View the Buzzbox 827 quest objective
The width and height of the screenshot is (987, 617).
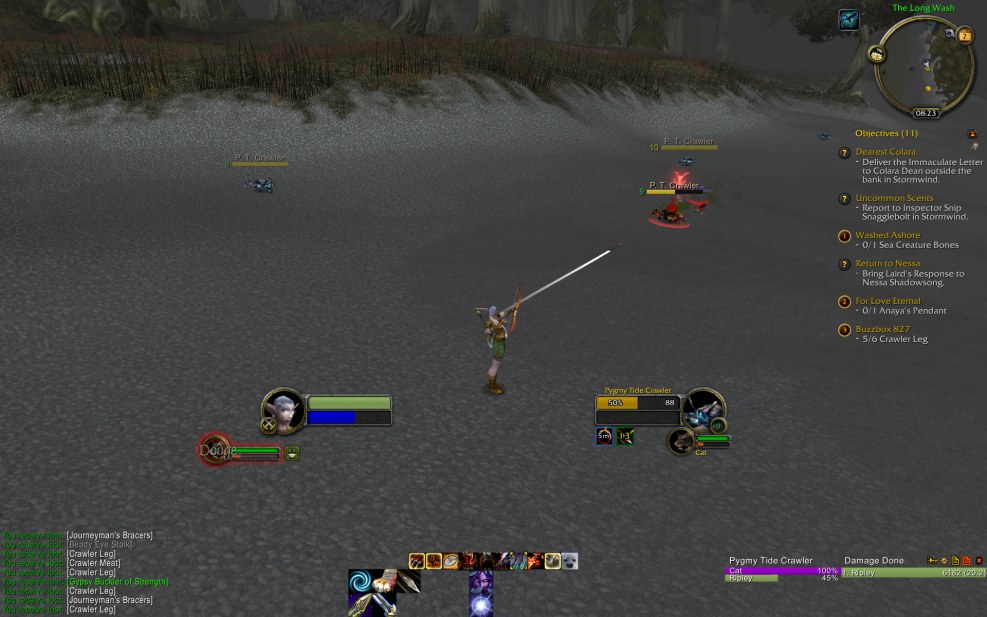(x=880, y=329)
